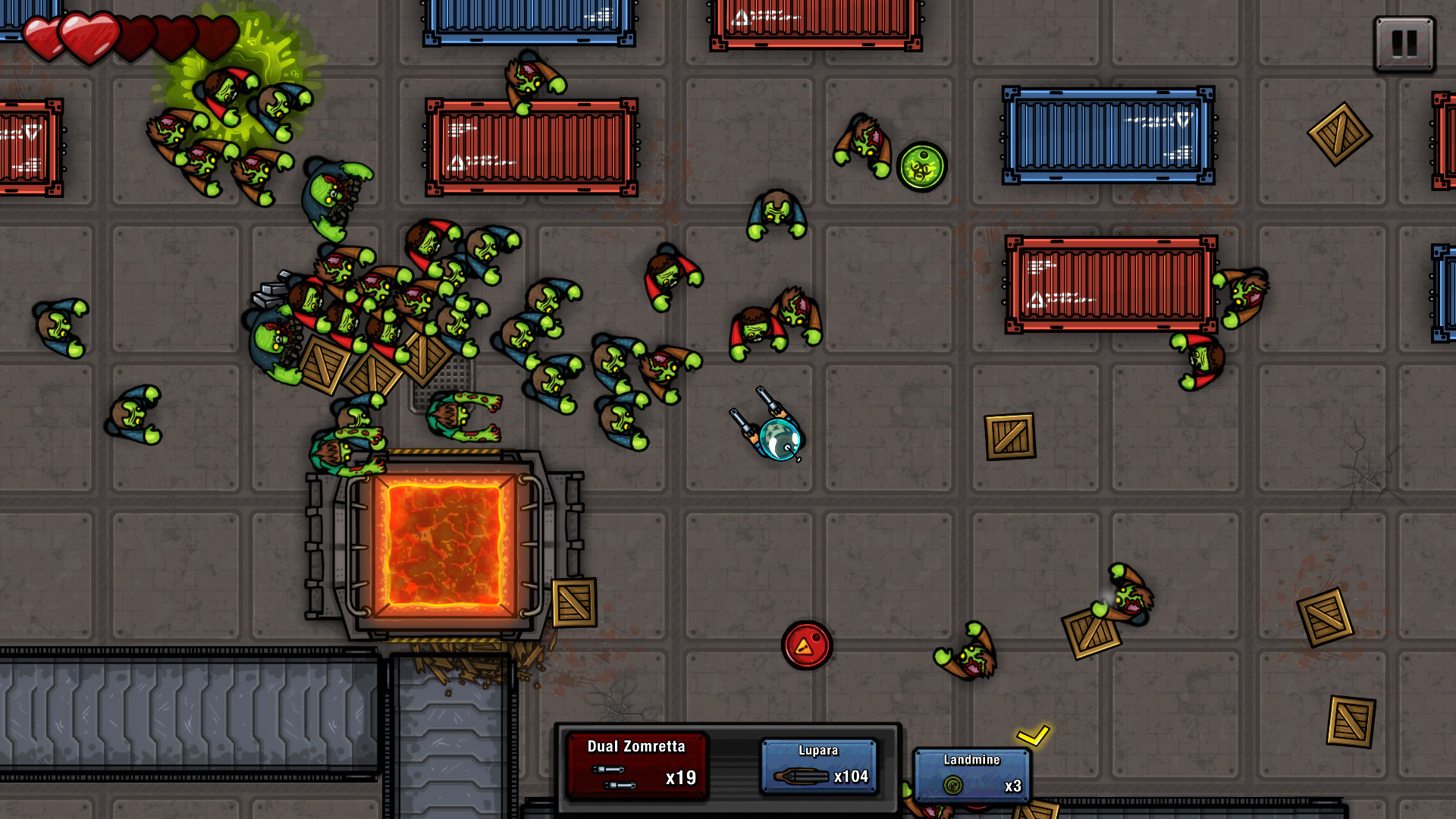Select the Landmine weapon slot
The height and width of the screenshot is (819, 1456).
pos(973,773)
